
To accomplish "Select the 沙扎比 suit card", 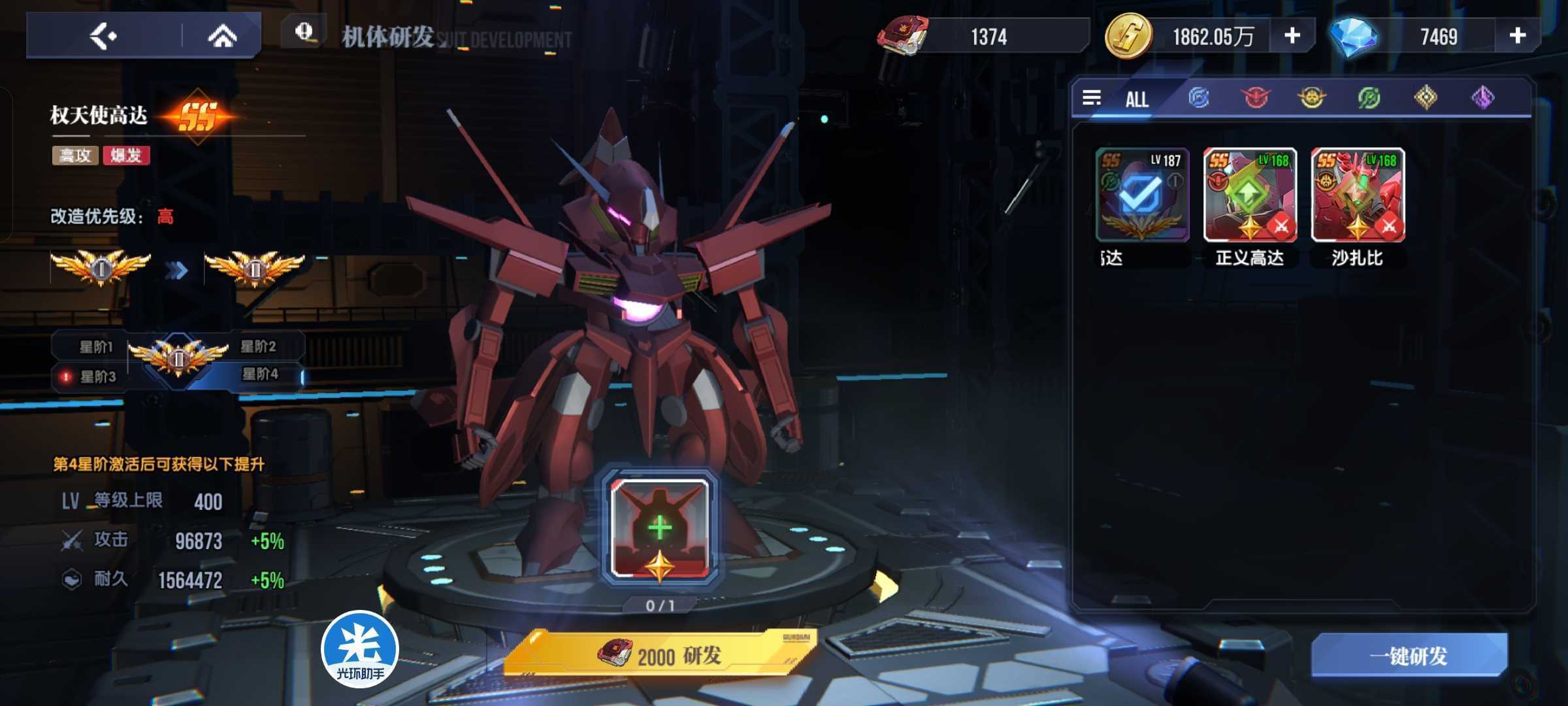I will tap(1358, 195).
